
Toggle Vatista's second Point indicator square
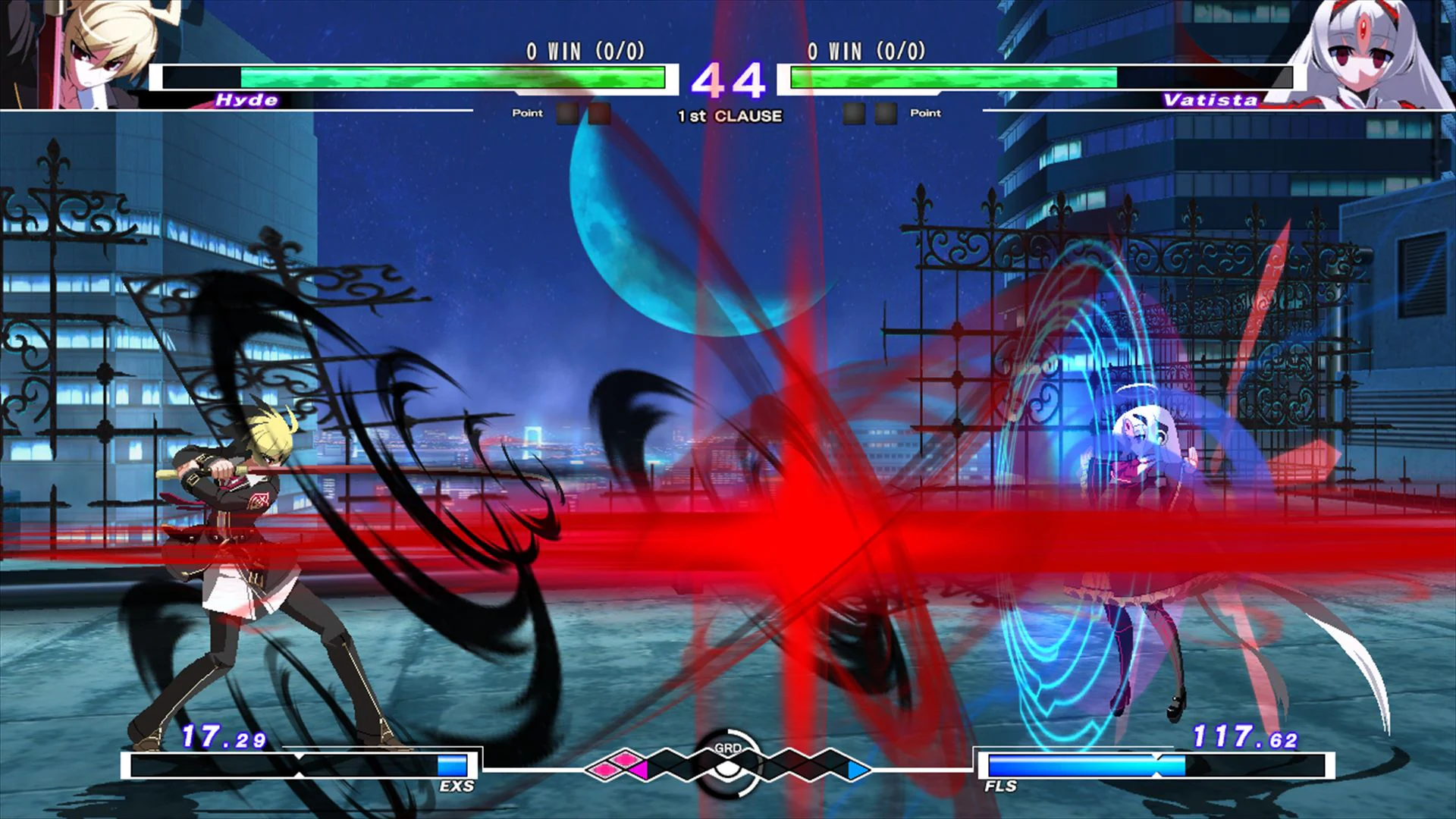click(885, 112)
